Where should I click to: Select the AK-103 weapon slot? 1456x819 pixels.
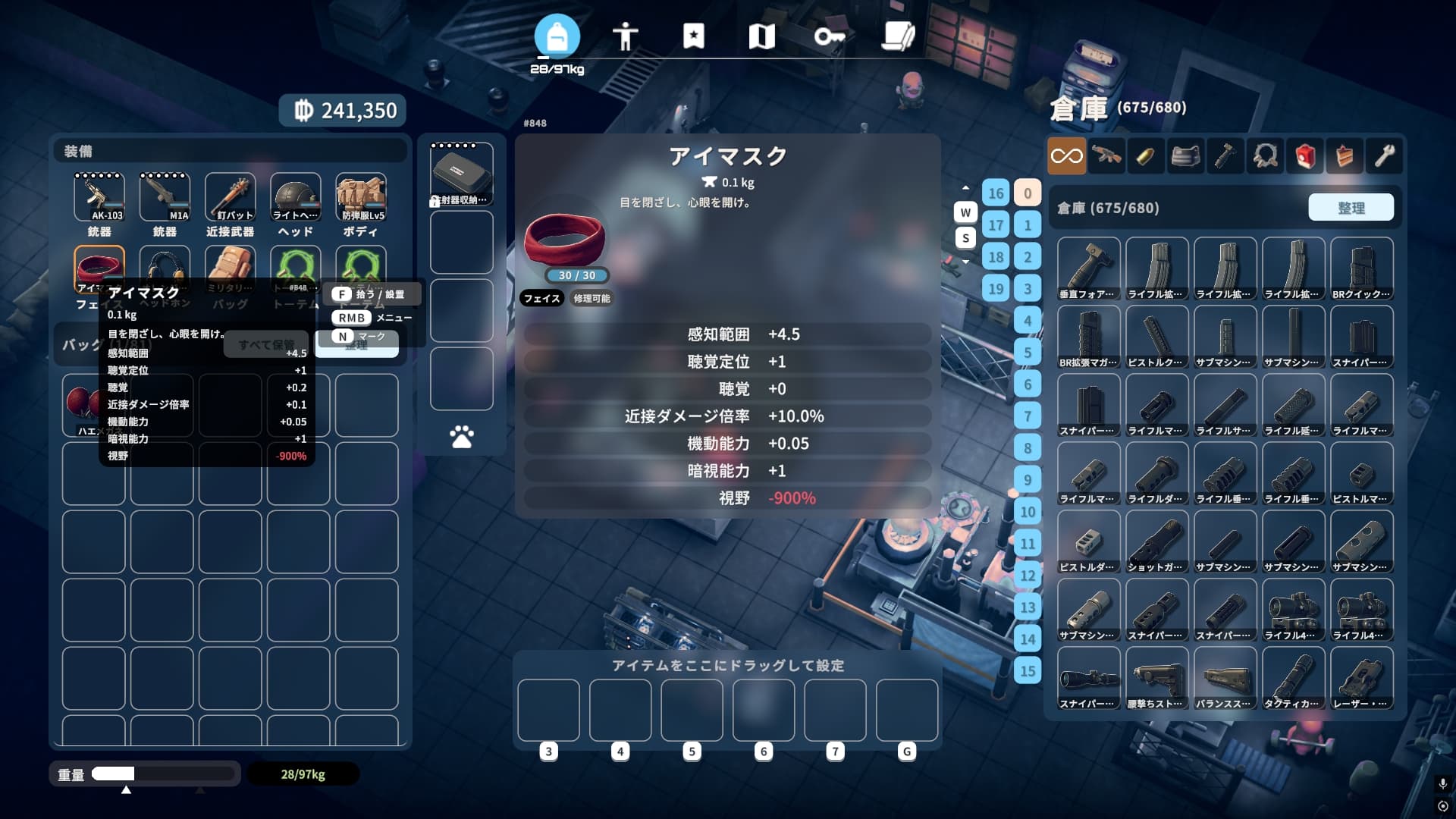99,197
